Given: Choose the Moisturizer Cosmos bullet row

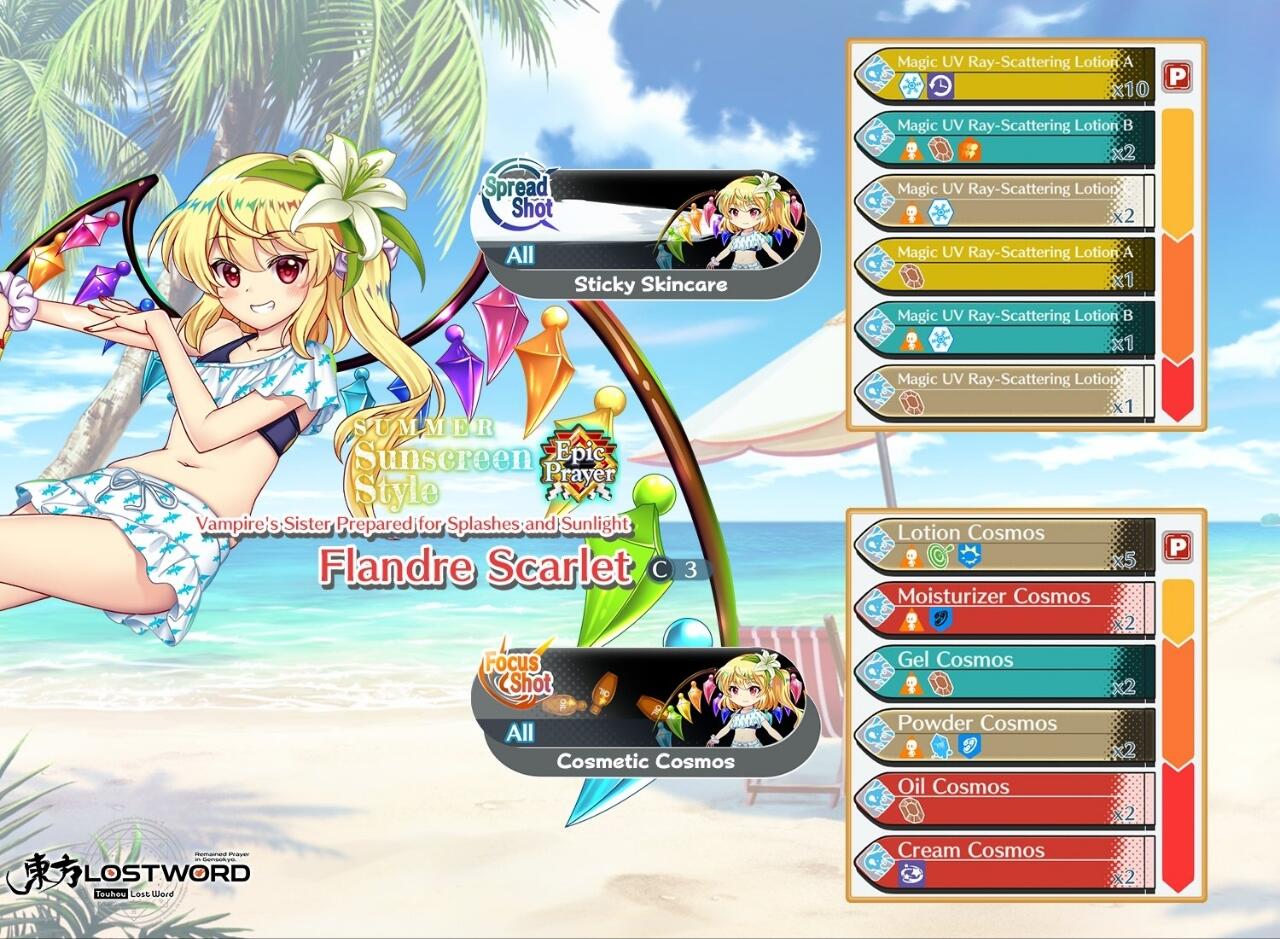Looking at the screenshot, I should [x=1004, y=609].
